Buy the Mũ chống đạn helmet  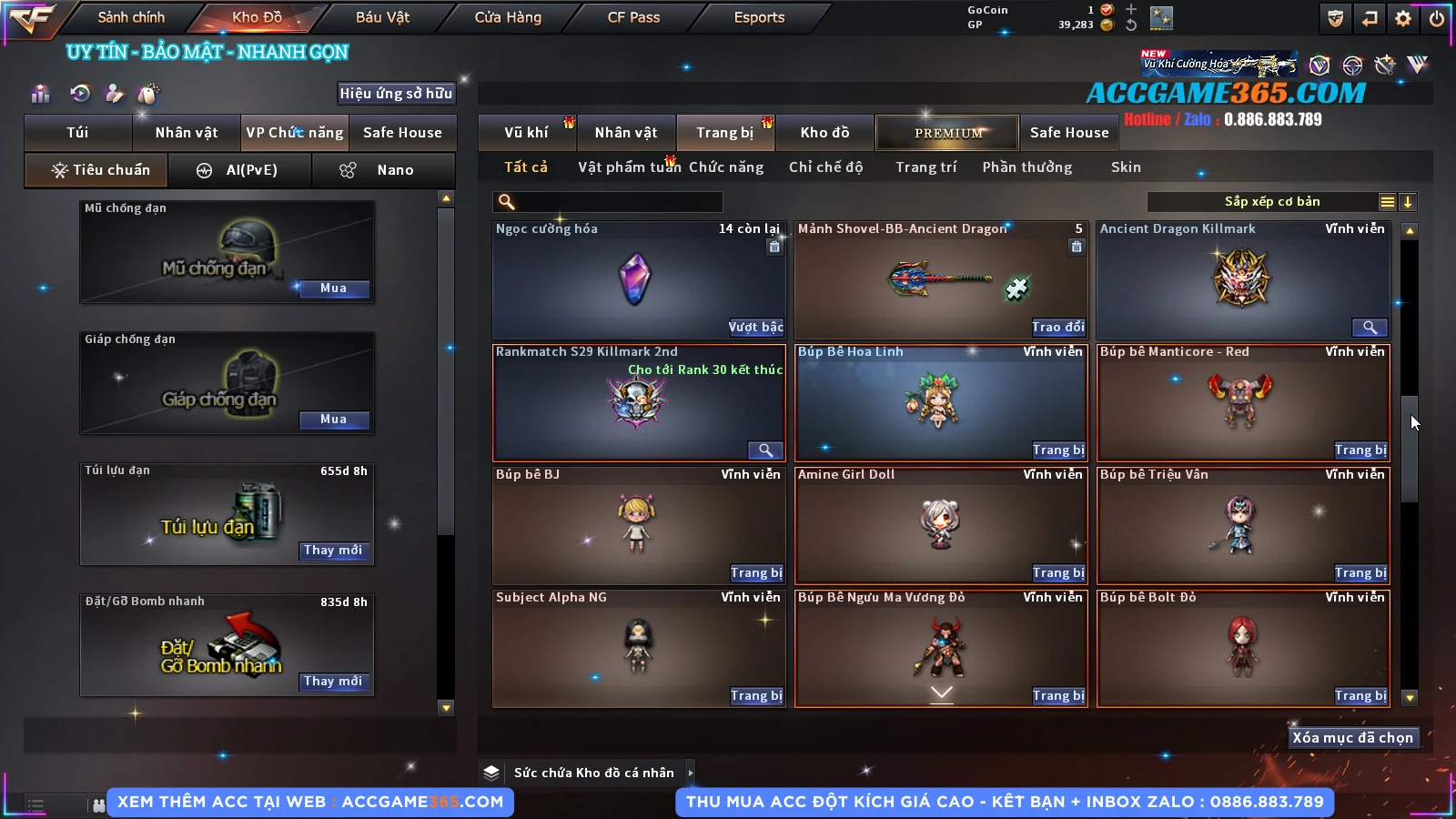(333, 288)
